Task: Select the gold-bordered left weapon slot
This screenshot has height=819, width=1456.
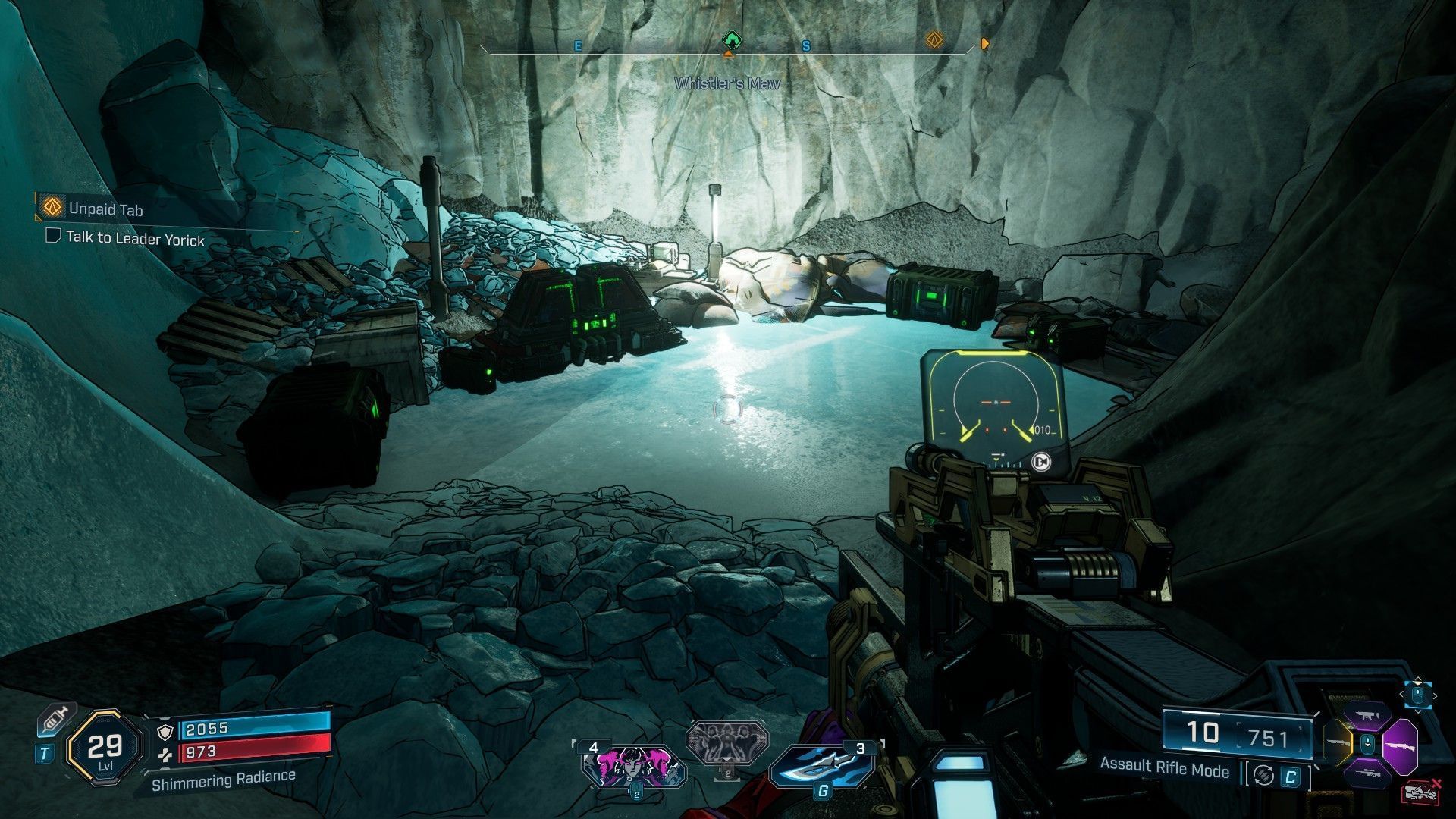Action: click(1338, 743)
